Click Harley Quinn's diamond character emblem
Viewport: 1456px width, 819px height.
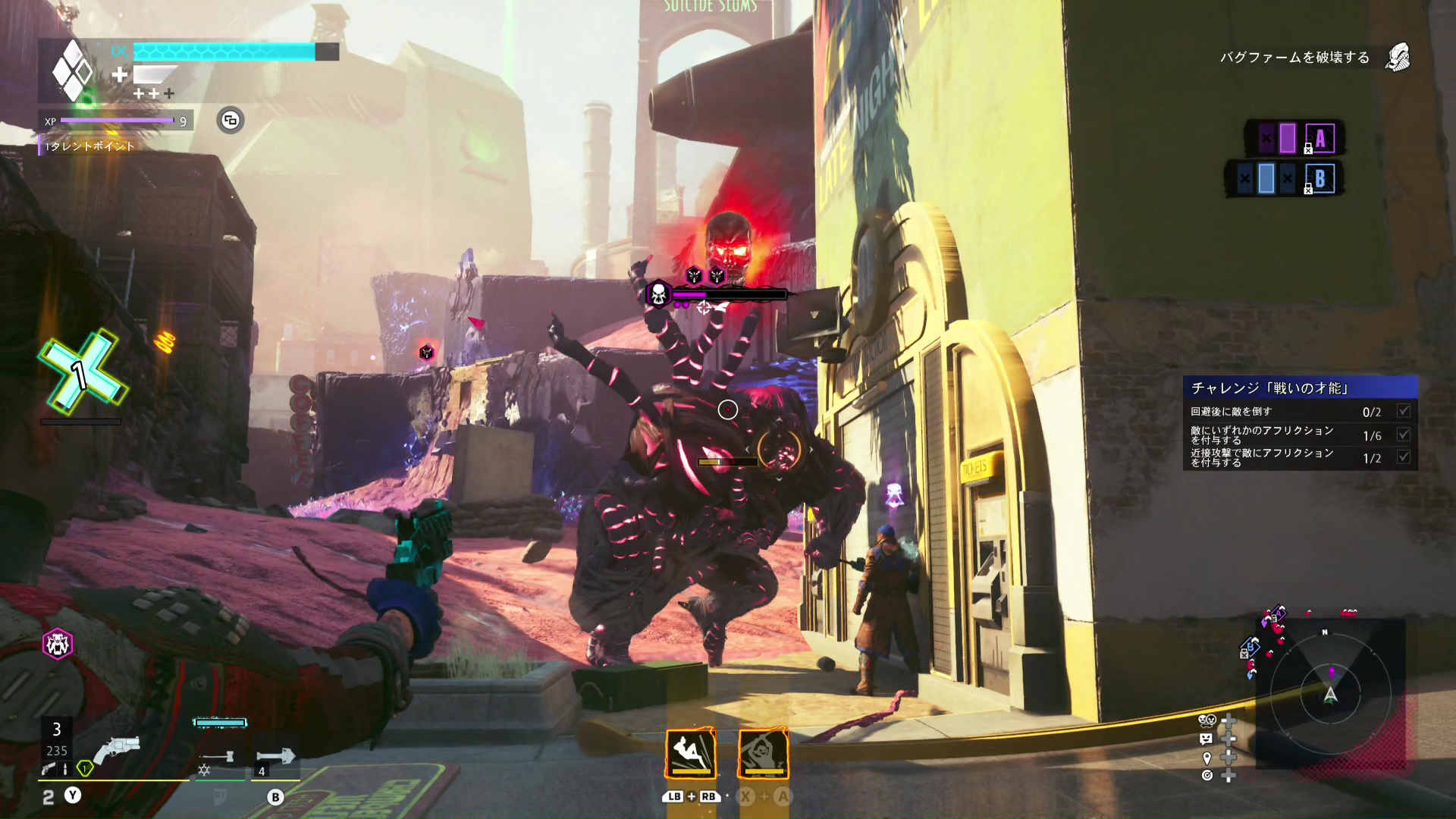tap(73, 71)
